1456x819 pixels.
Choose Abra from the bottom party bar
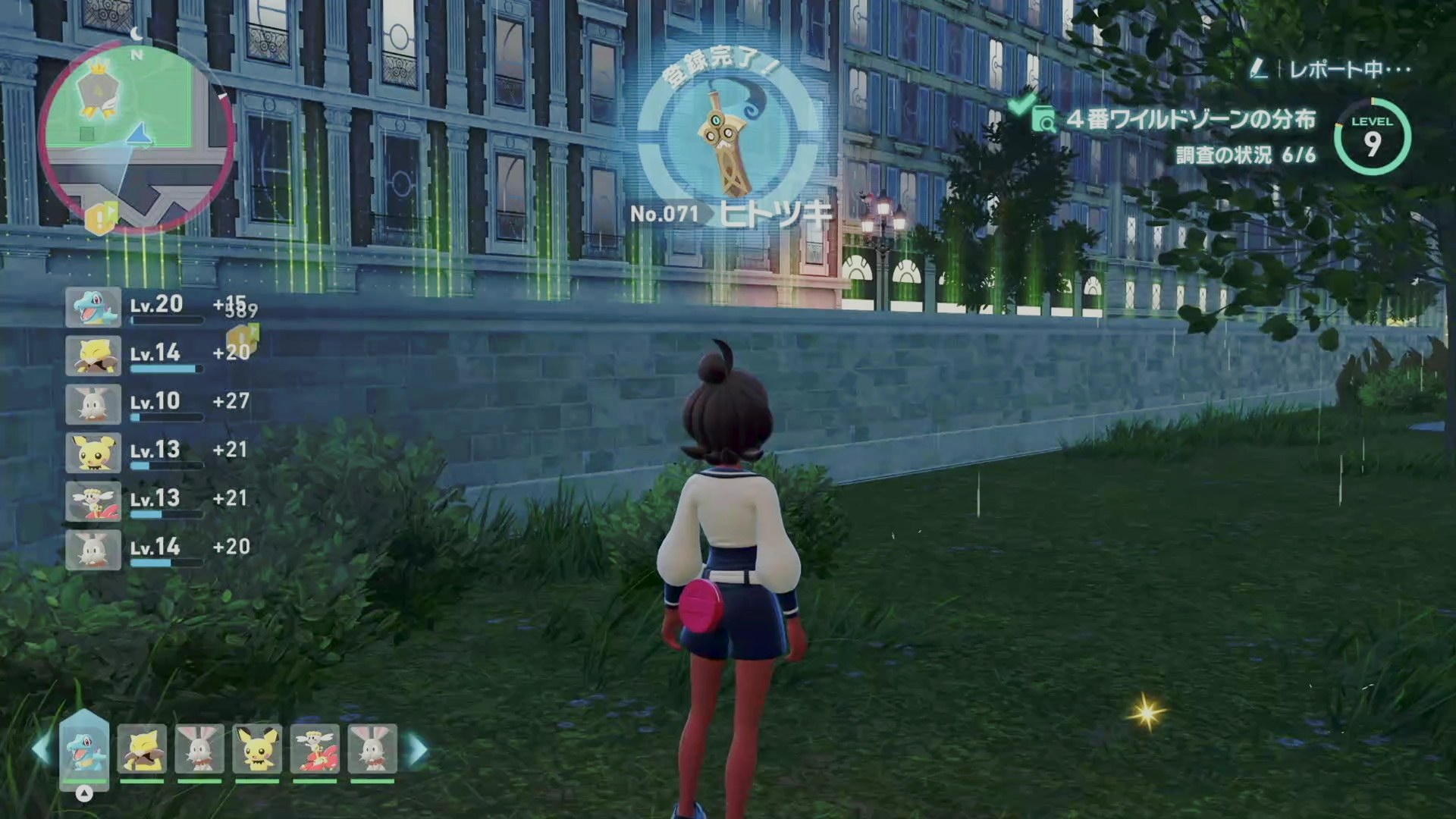click(x=142, y=749)
